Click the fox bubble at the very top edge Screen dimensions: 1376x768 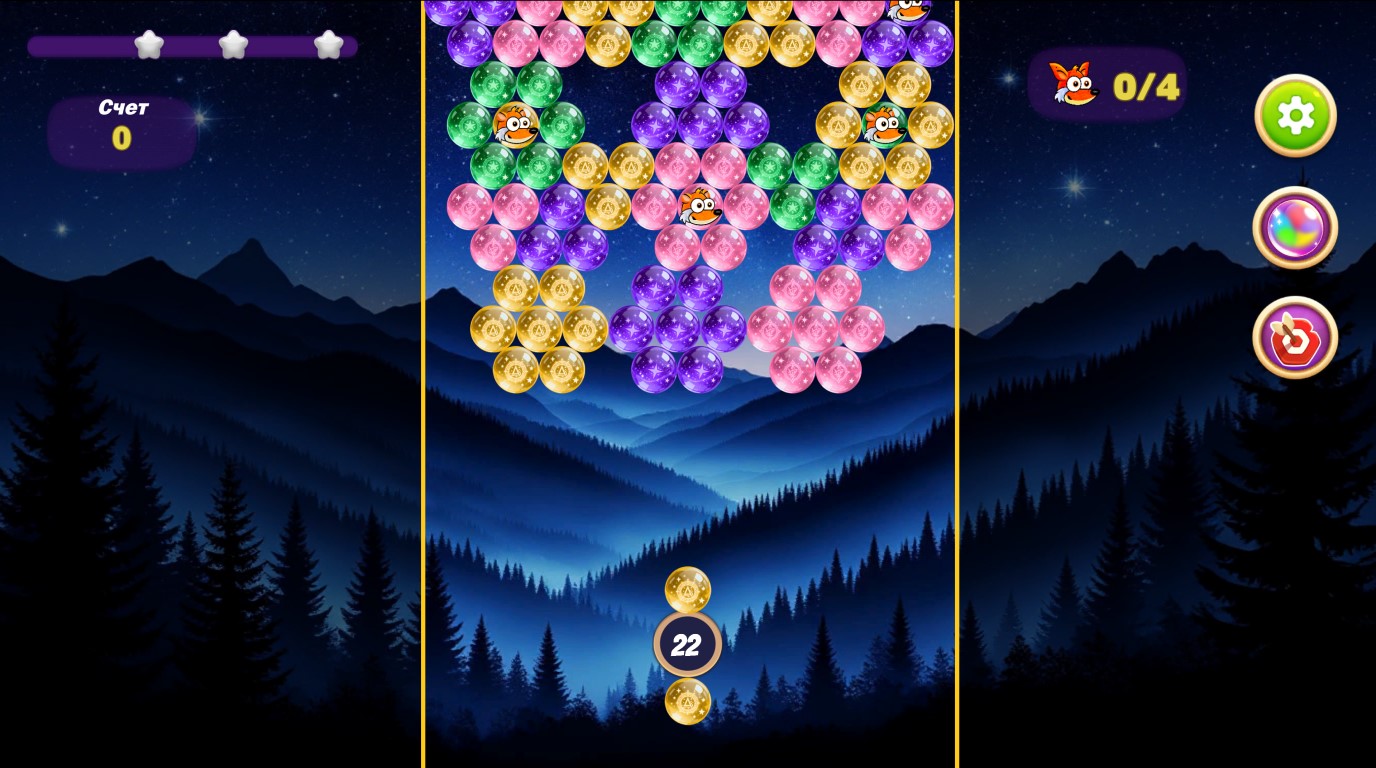point(908,10)
